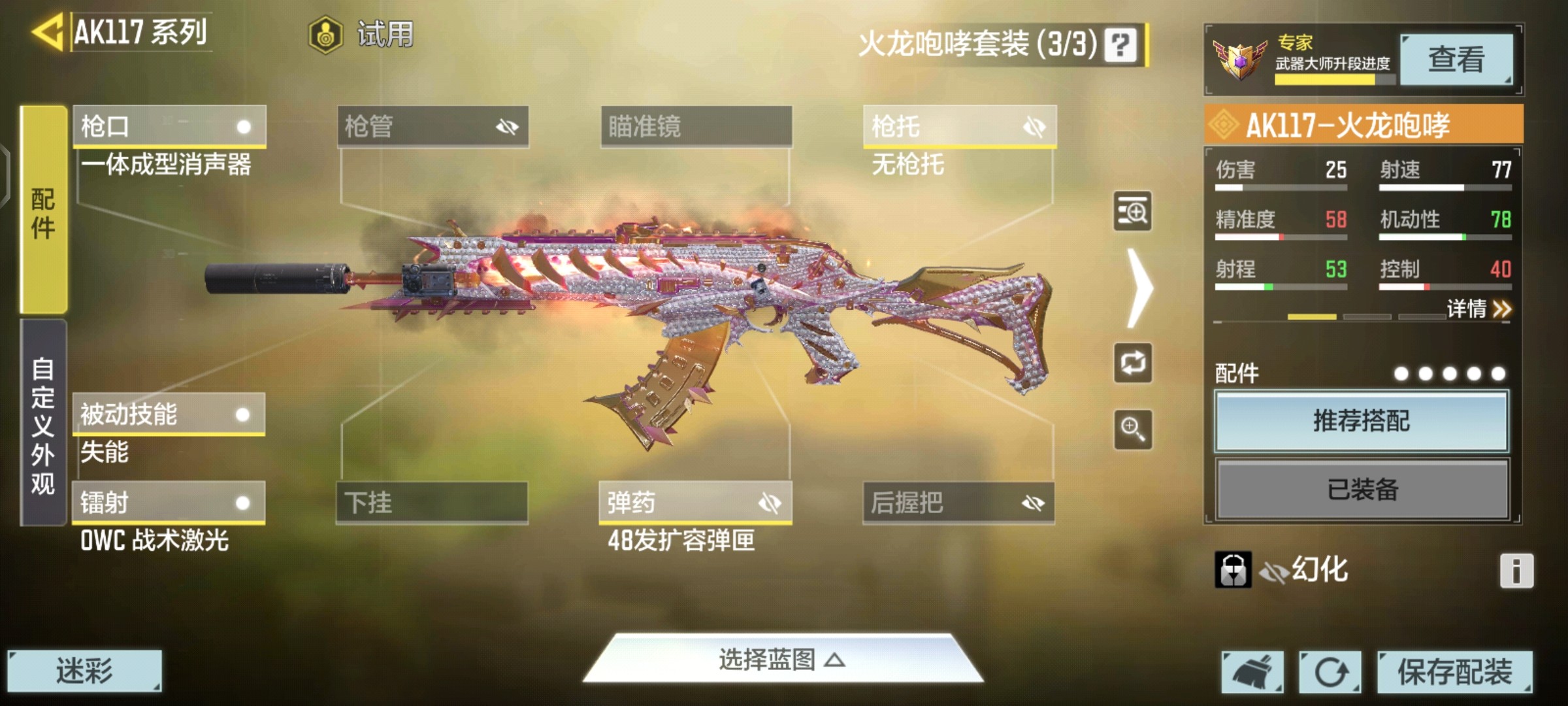Select the 枪托 stock slot
Viewport: 1568px width, 706px height.
[959, 126]
